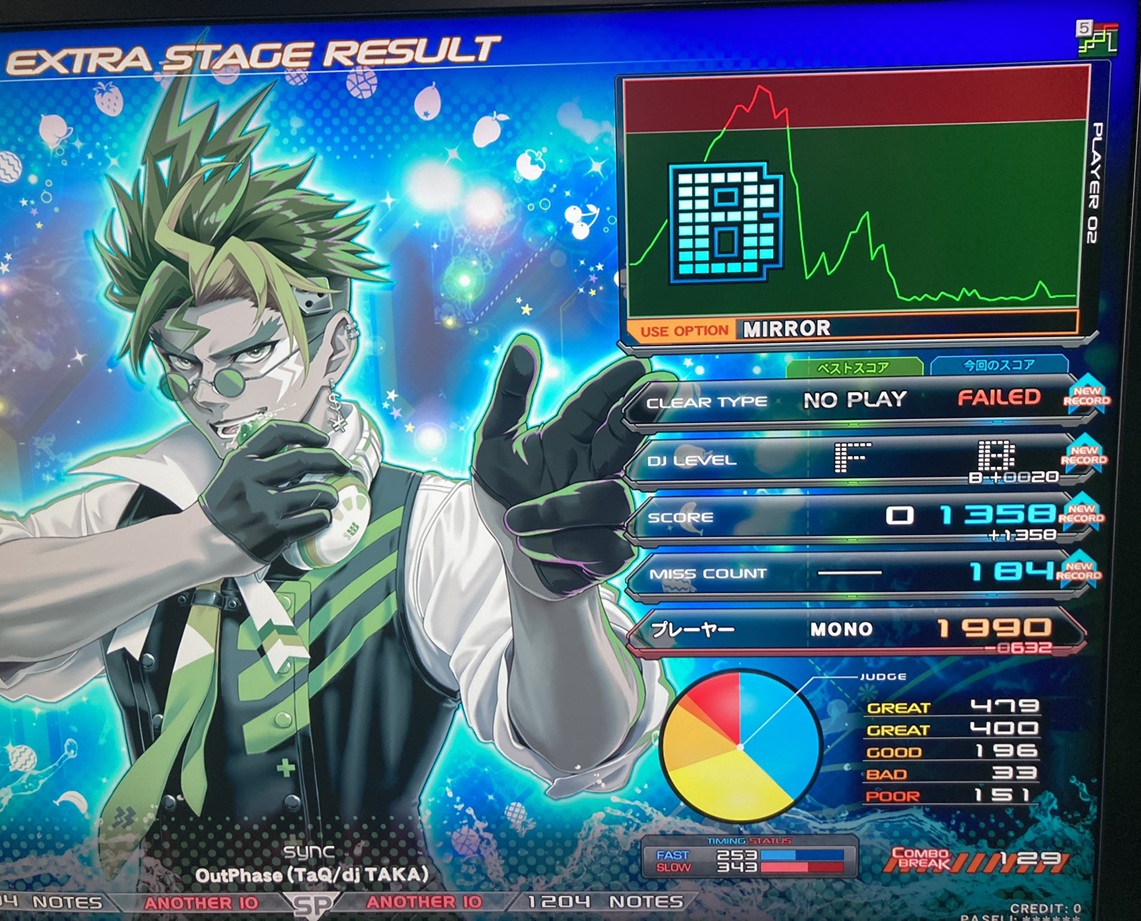Select the ベストスコア column tab
The height and width of the screenshot is (921, 1141).
tap(867, 367)
